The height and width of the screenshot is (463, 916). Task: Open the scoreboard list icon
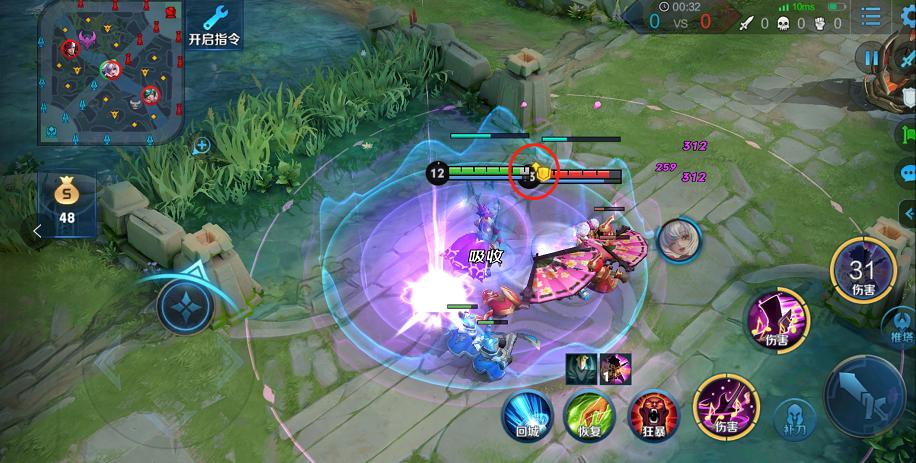pos(872,16)
